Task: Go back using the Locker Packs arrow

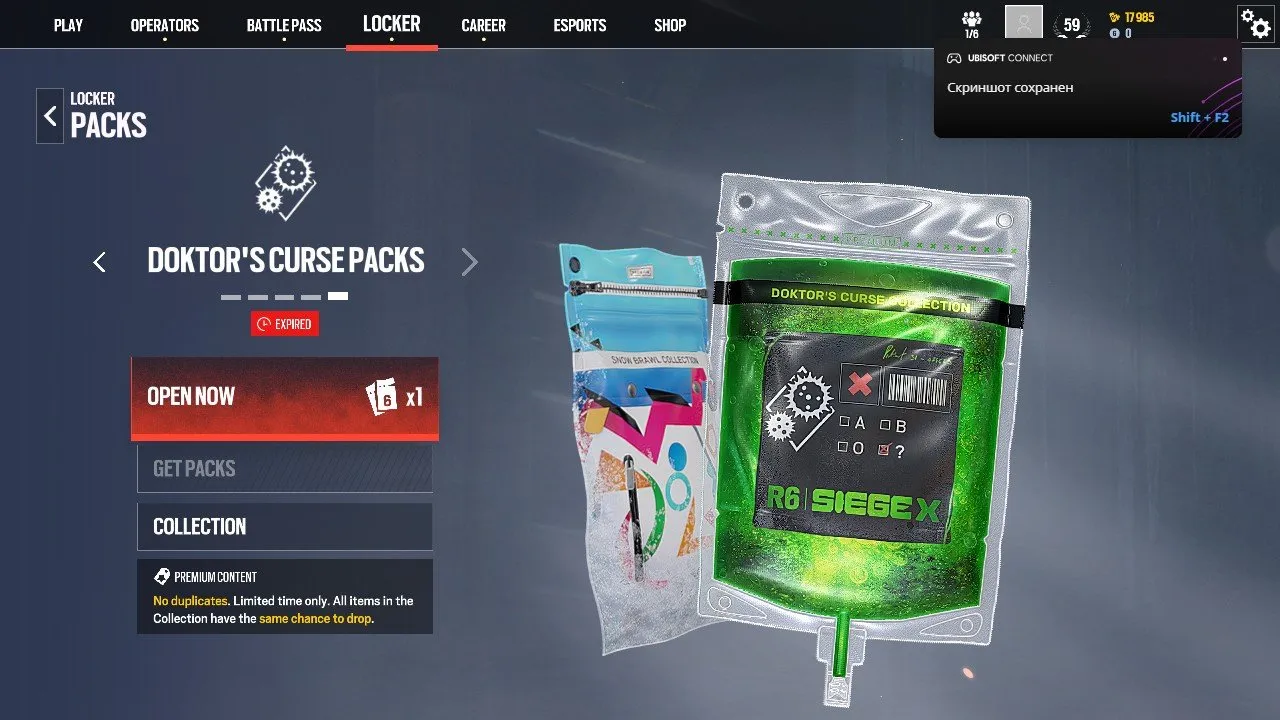Action: tap(49, 115)
